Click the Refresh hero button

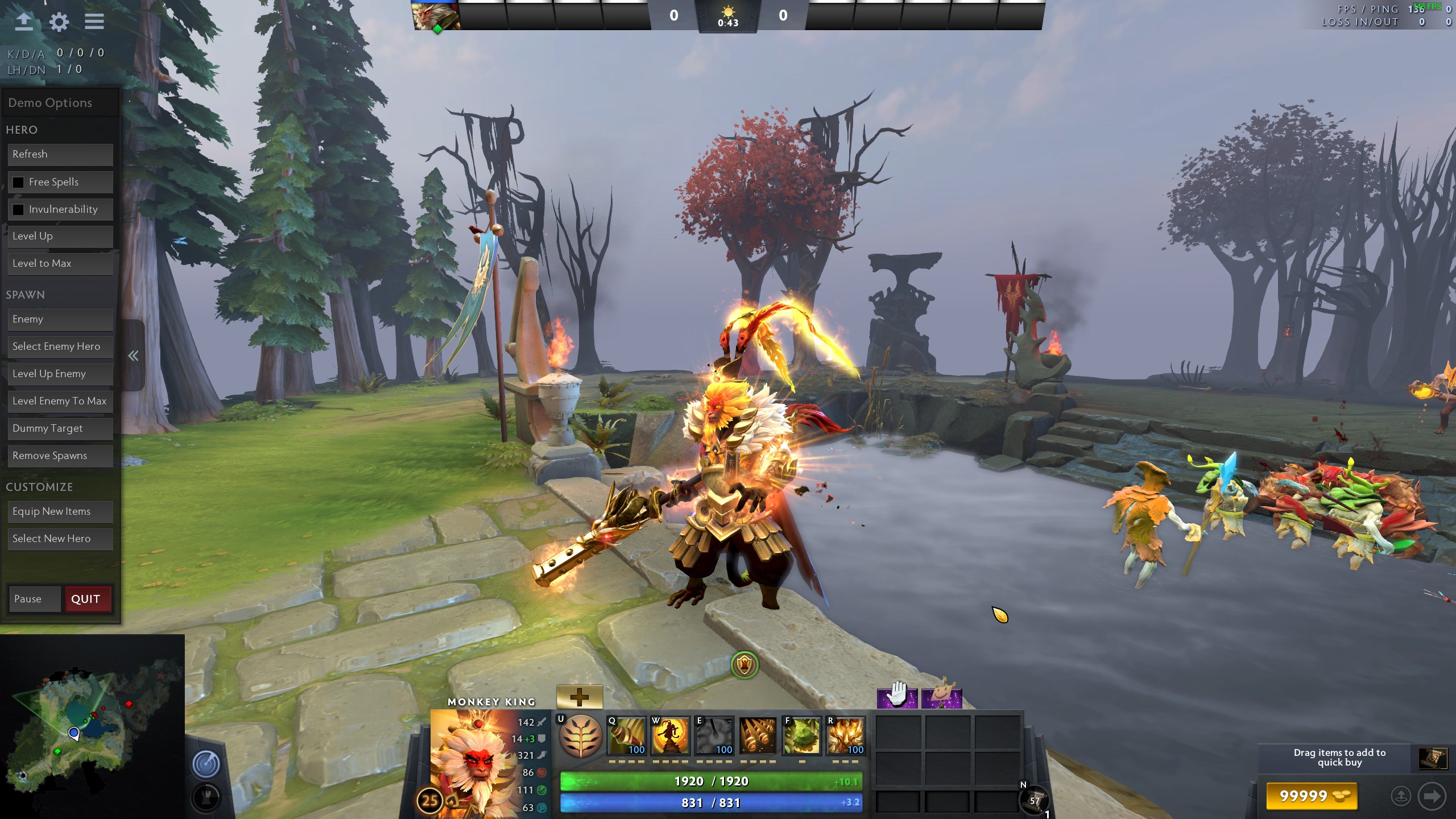(x=60, y=154)
